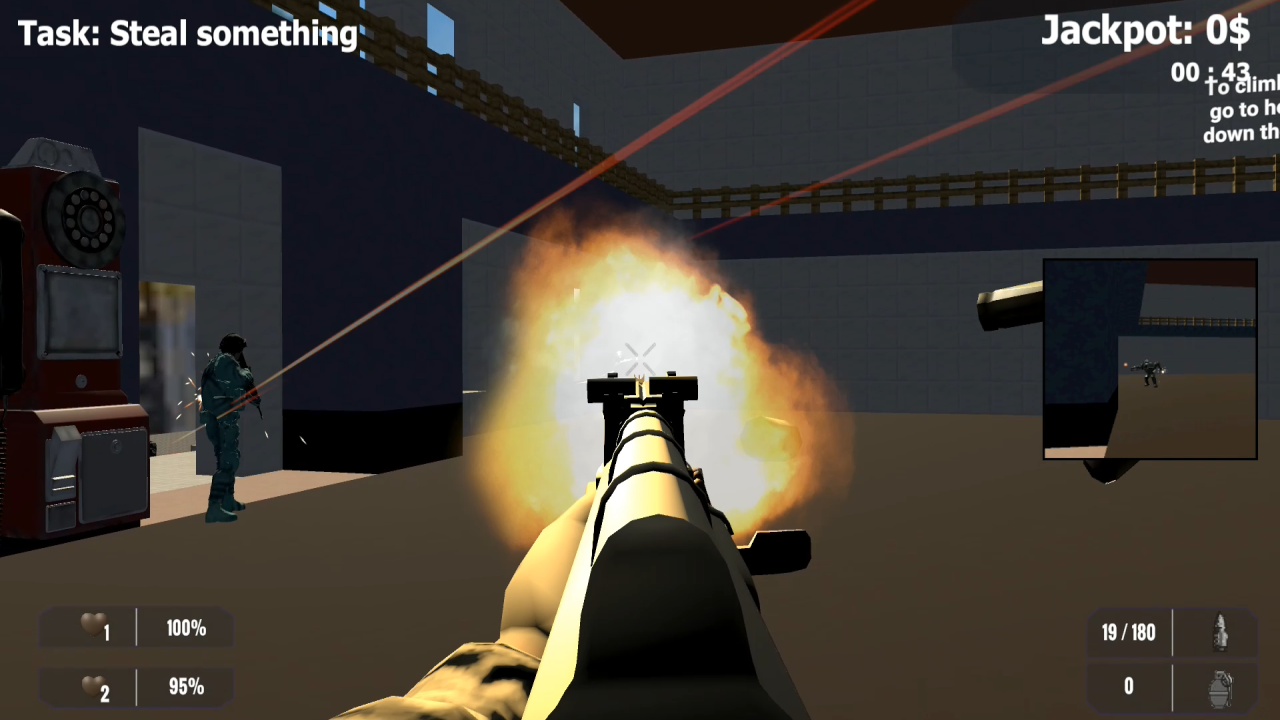Click the Jackpot: 0$ display
The image size is (1280, 720).
[x=1147, y=31]
